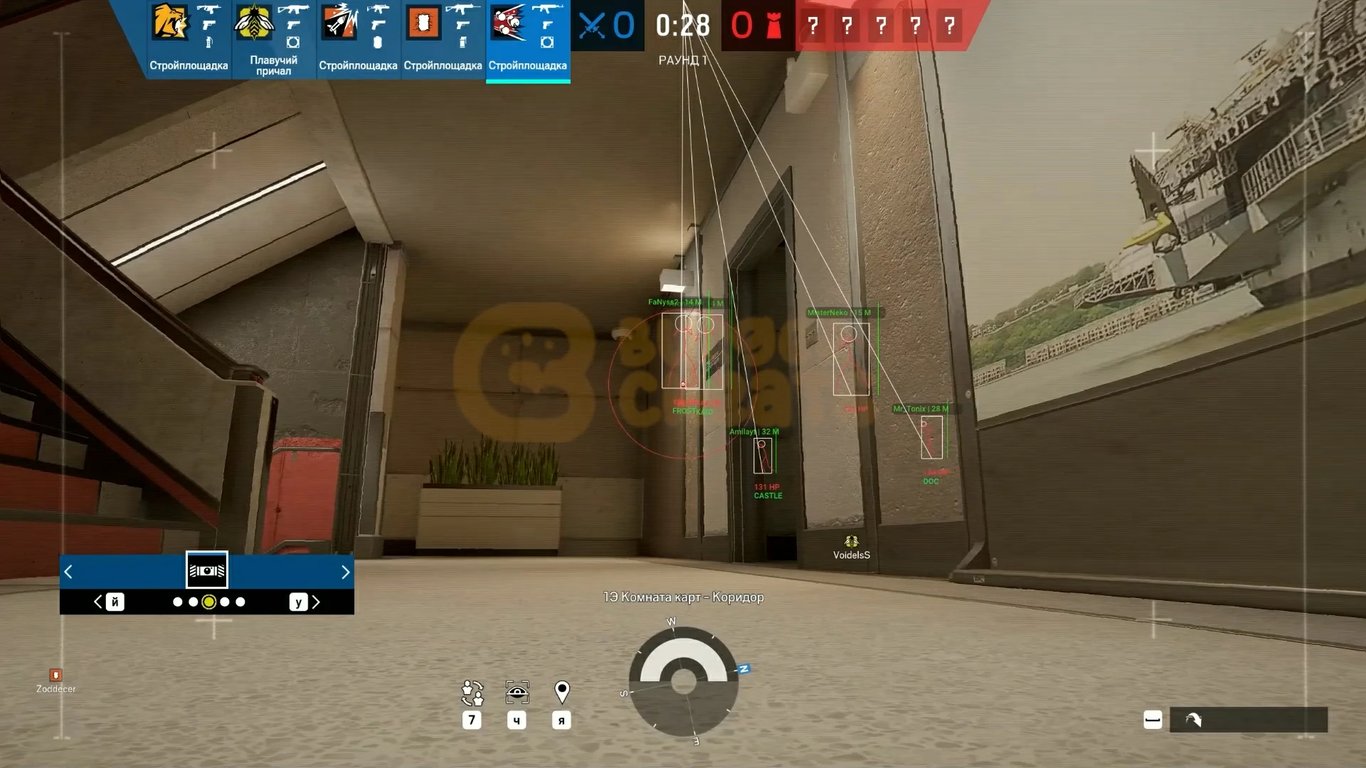Select the first dot in the gadget indicator row
Image resolution: width=1366 pixels, height=768 pixels.
coord(176,602)
